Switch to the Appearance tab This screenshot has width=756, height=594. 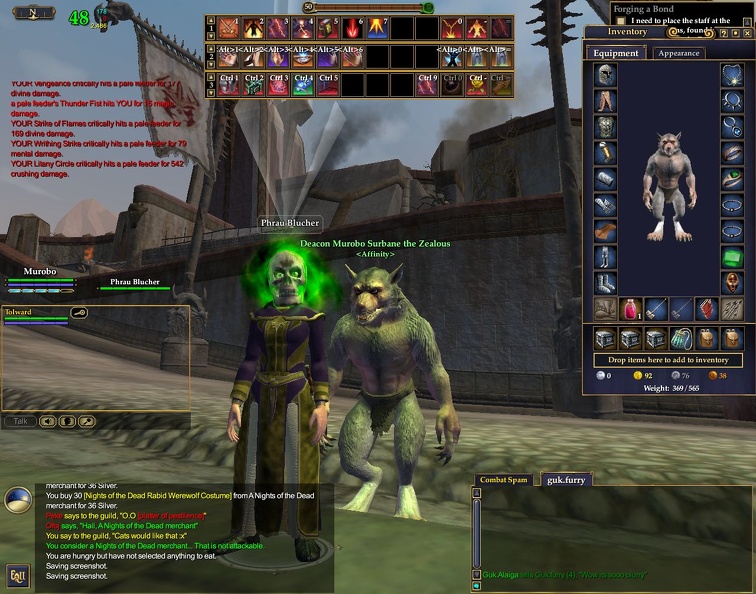coord(678,53)
